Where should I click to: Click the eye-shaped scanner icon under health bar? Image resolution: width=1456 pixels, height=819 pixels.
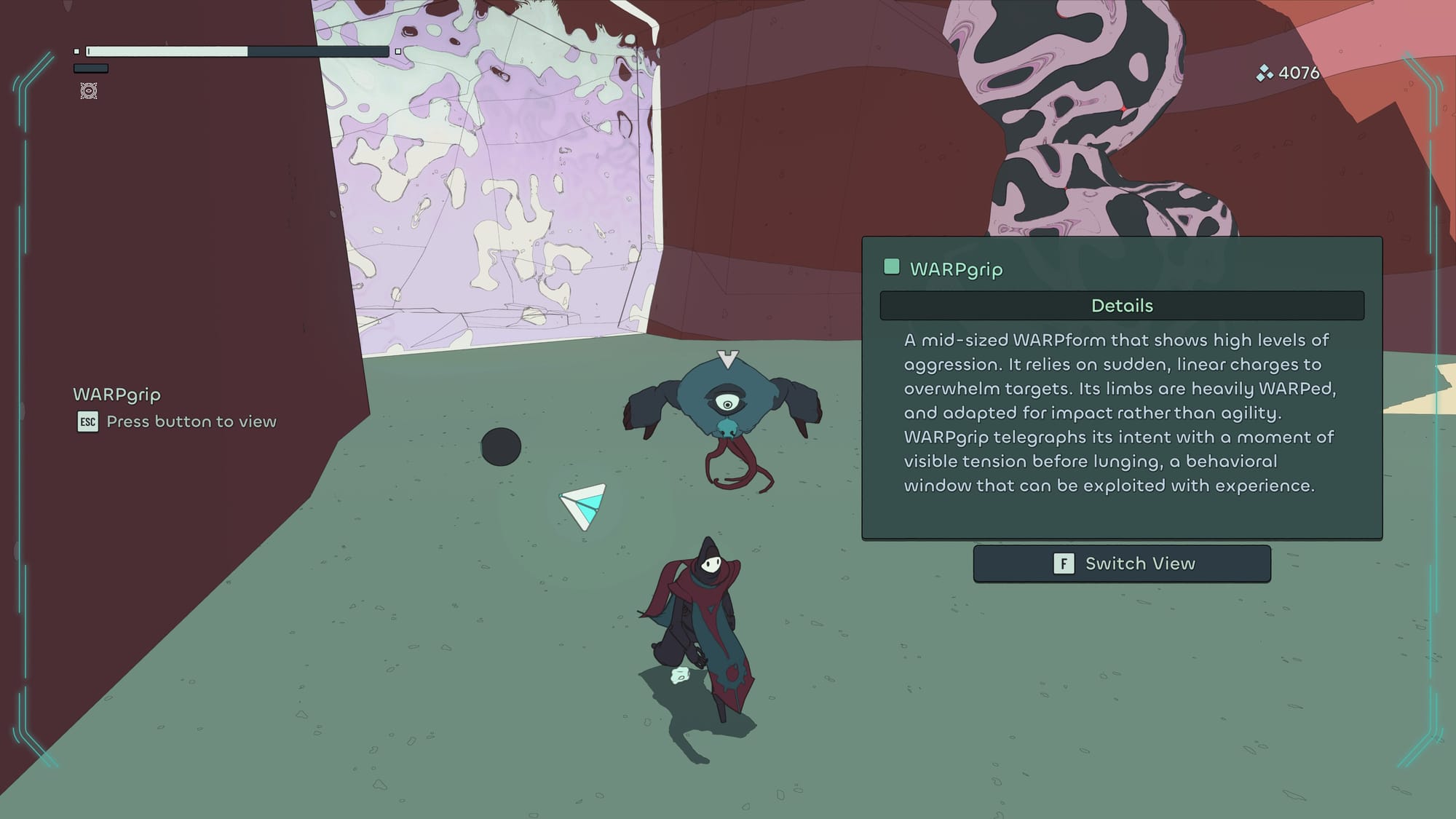[x=89, y=91]
